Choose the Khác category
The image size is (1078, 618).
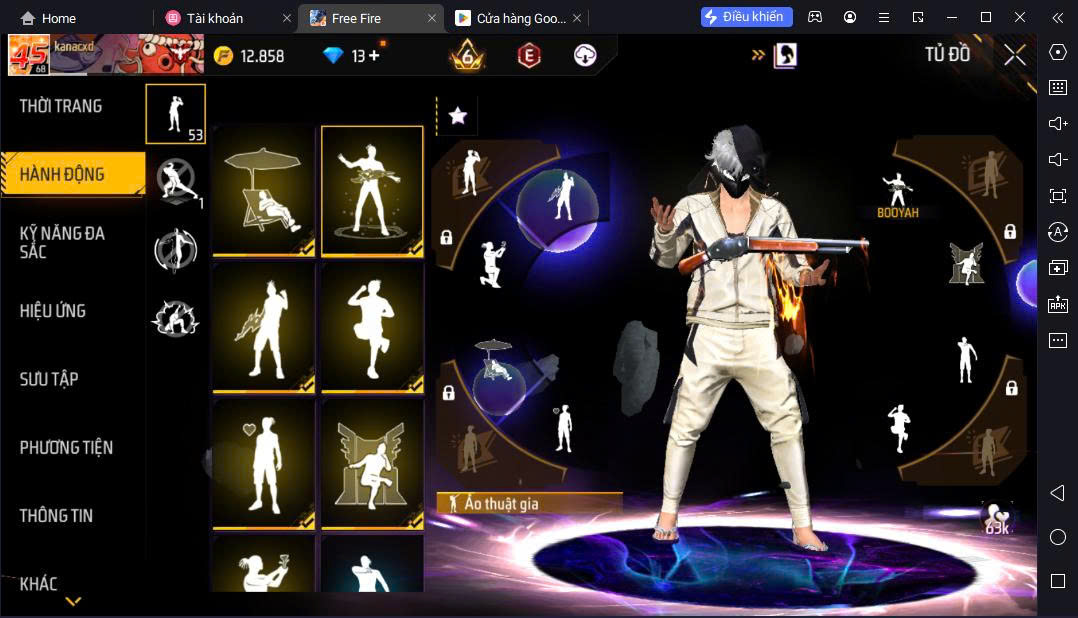[39, 583]
